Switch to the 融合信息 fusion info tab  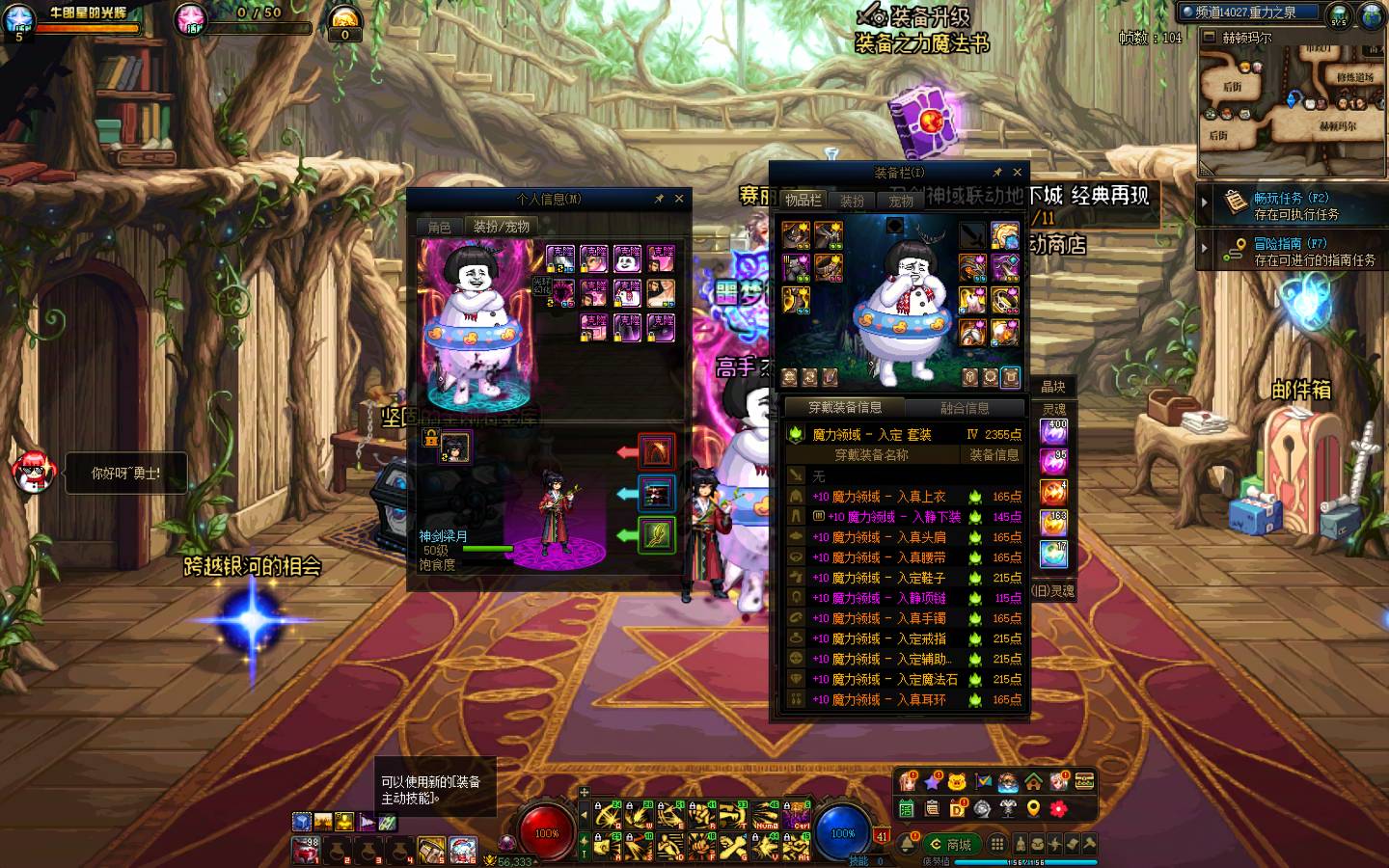[x=965, y=408]
